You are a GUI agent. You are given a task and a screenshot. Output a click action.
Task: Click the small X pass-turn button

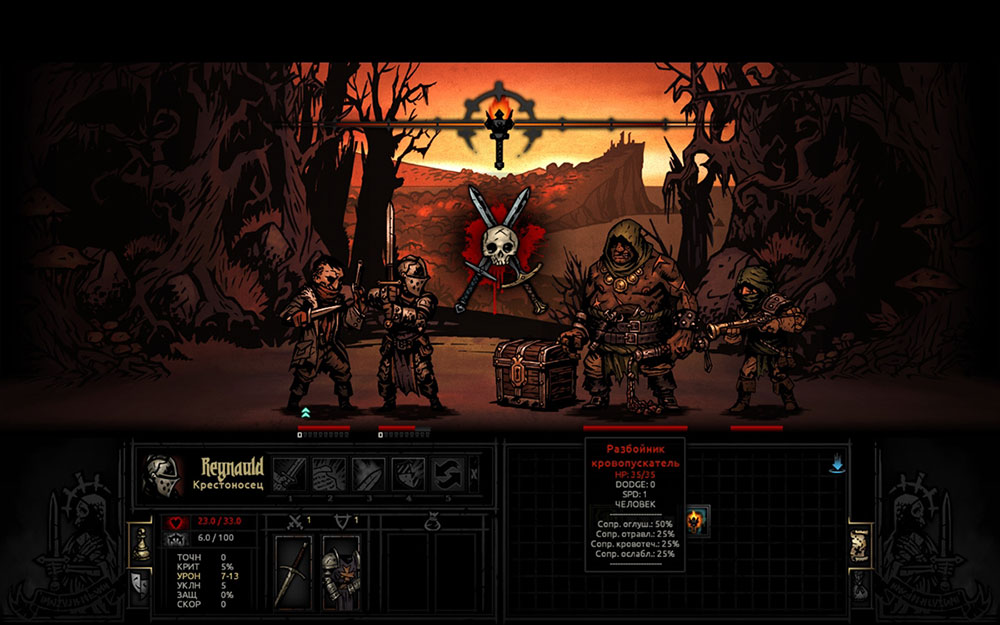(474, 474)
